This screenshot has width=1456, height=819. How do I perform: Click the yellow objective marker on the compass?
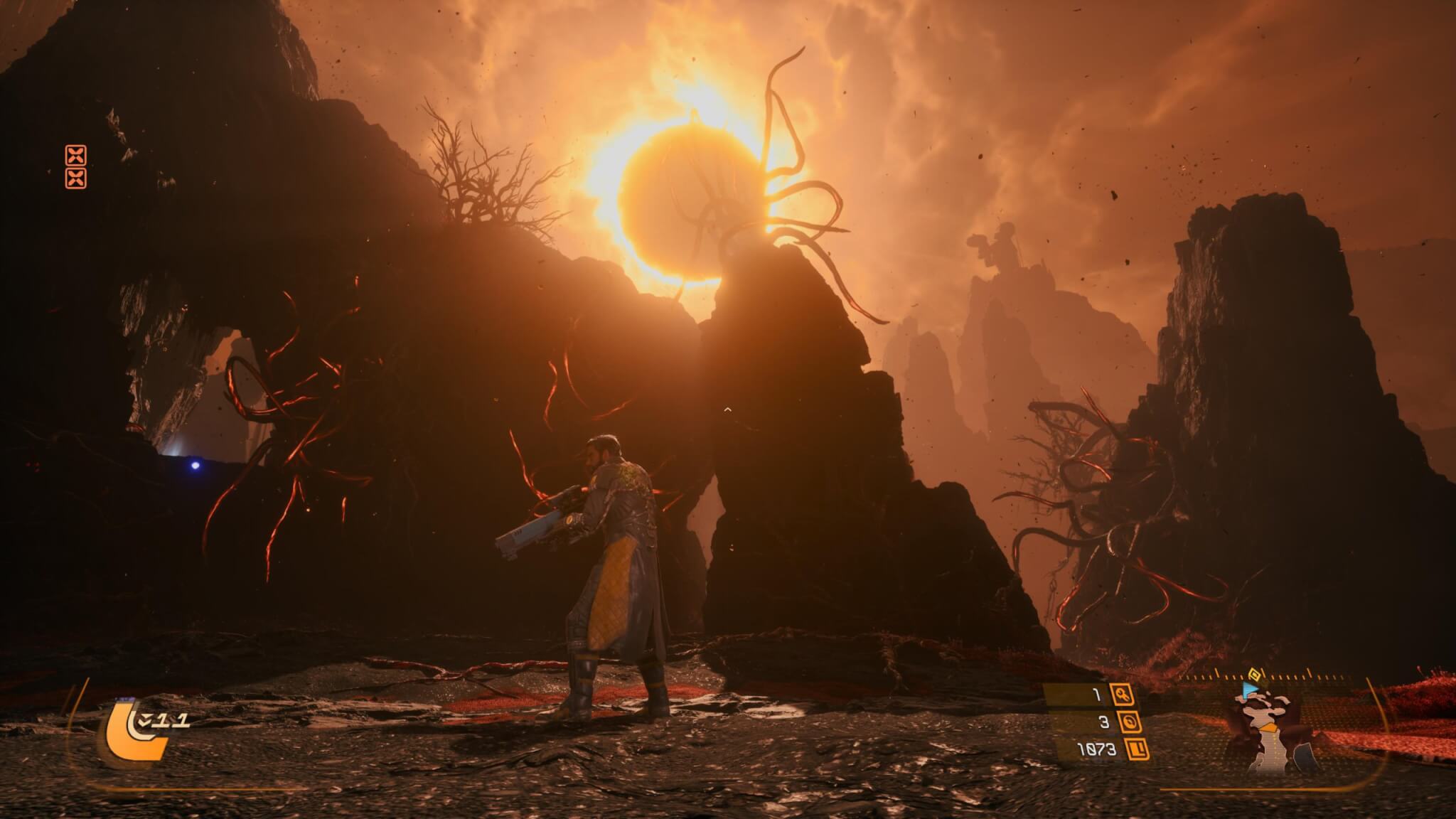pos(1255,674)
